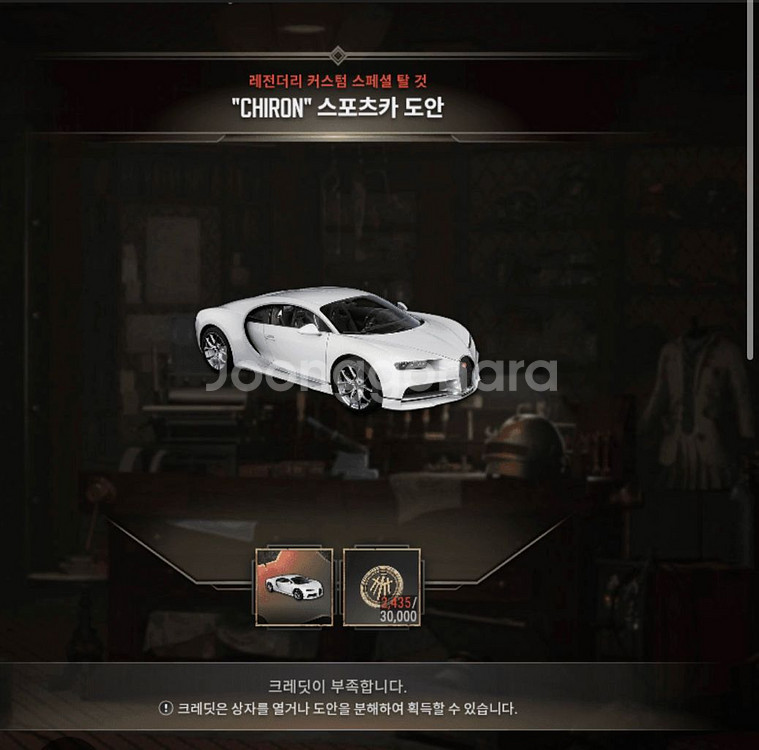Viewport: 759px width, 750px height.
Task: Click the credits coin cost slot
Action: point(382,587)
